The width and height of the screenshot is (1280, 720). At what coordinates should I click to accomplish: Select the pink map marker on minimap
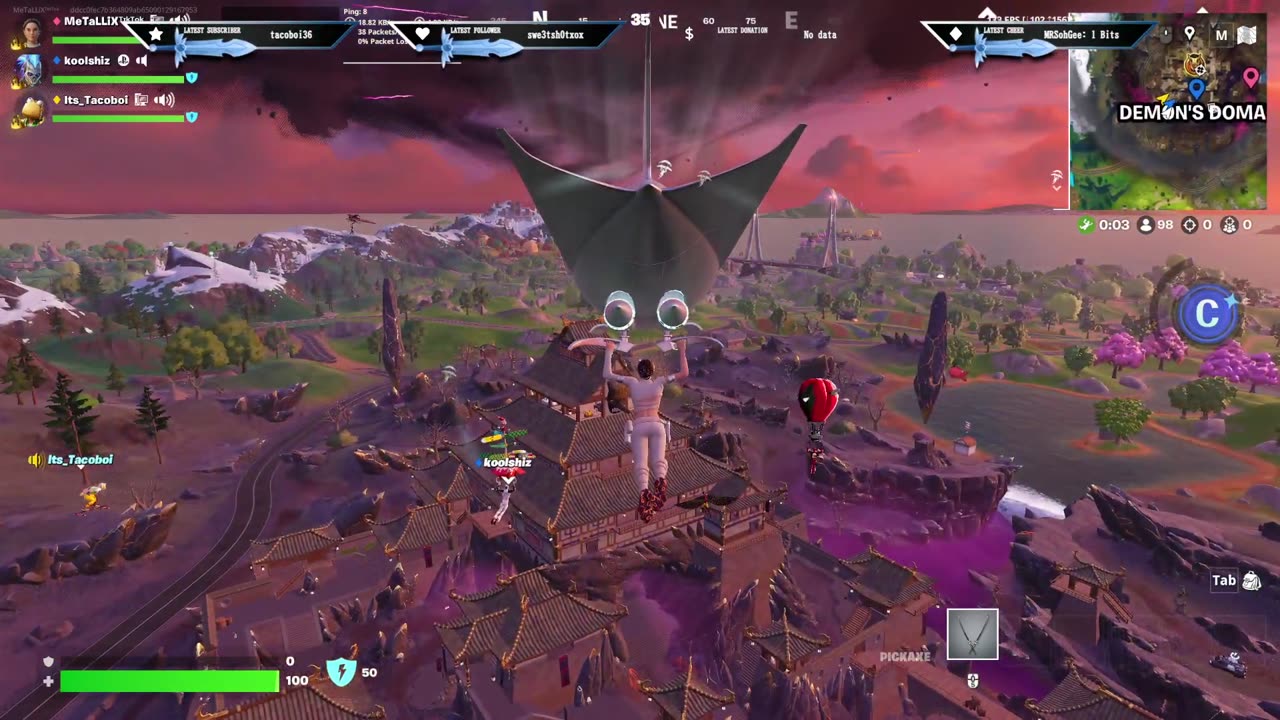(x=1250, y=76)
